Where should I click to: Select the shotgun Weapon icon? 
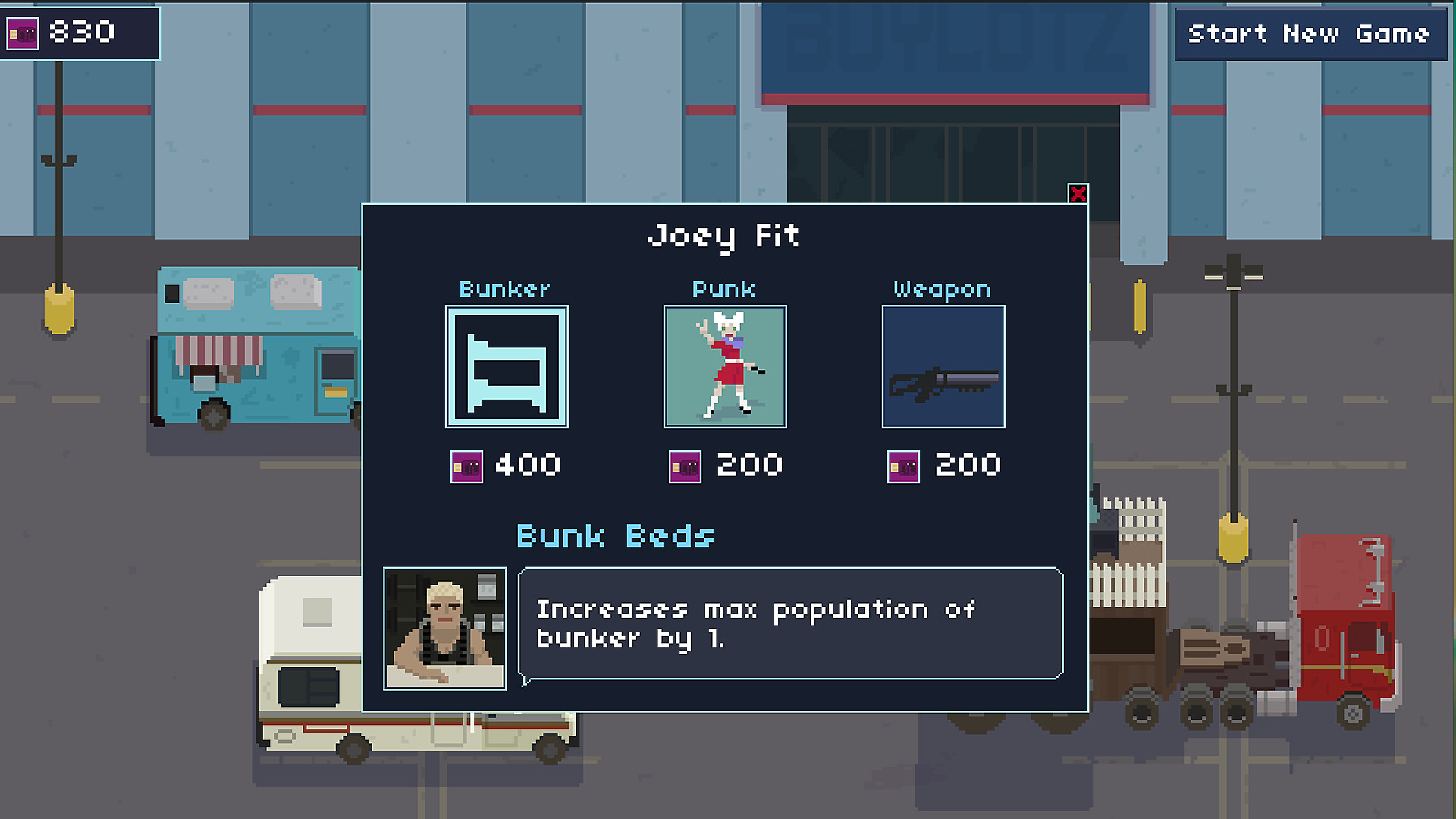[x=943, y=366]
